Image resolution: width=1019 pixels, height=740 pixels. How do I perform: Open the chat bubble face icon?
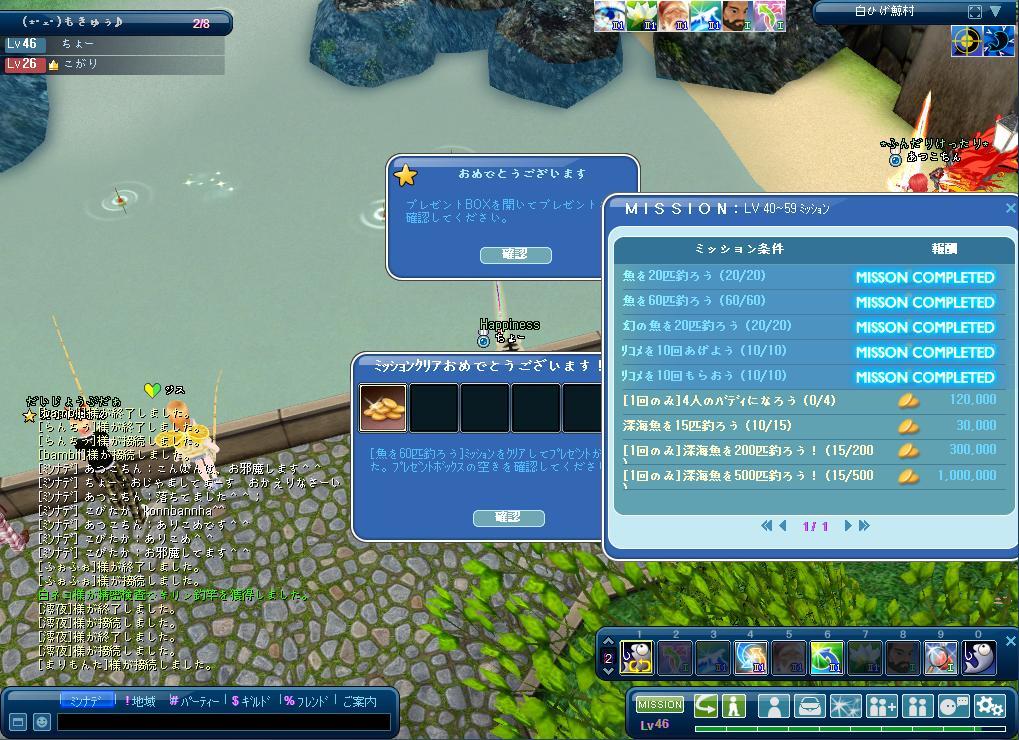point(953,706)
